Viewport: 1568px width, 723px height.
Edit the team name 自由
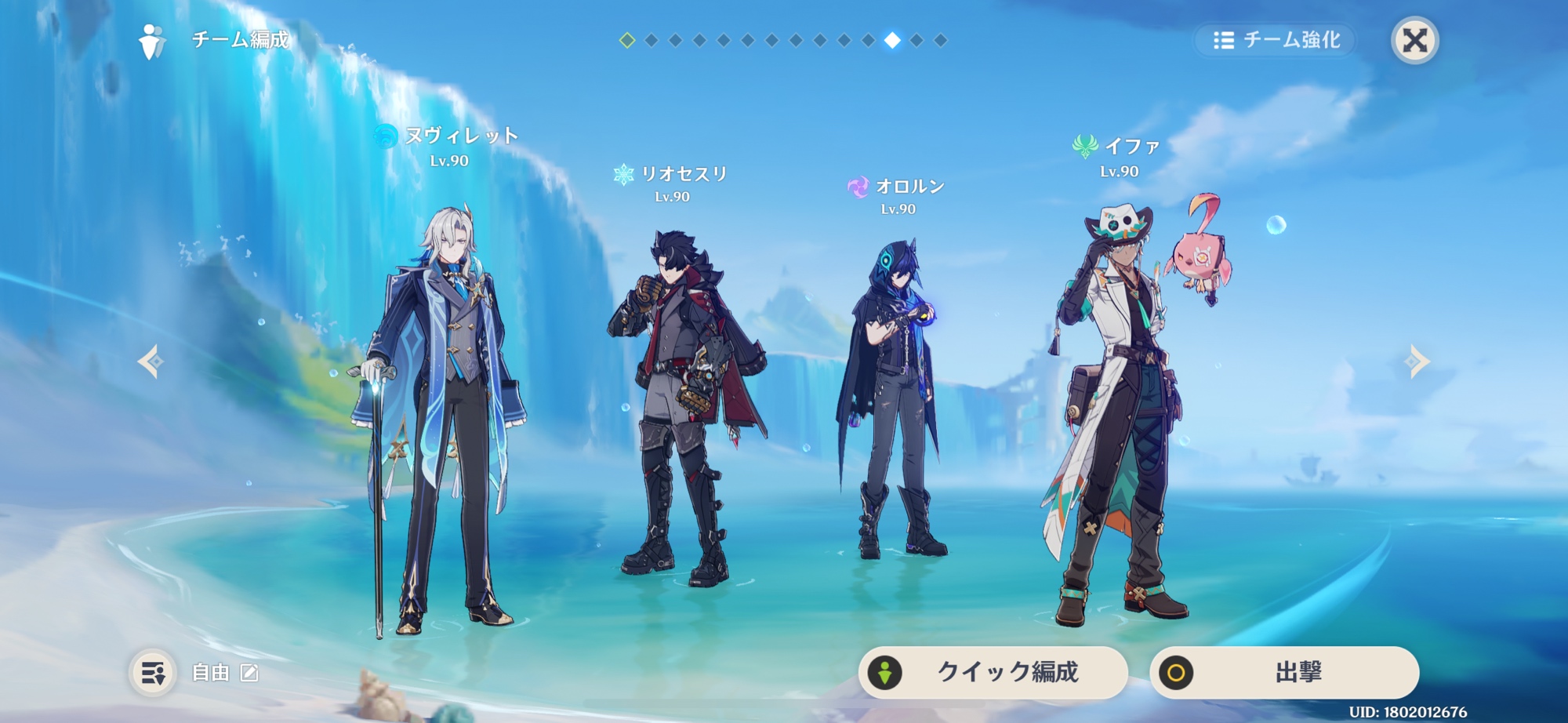pos(249,673)
